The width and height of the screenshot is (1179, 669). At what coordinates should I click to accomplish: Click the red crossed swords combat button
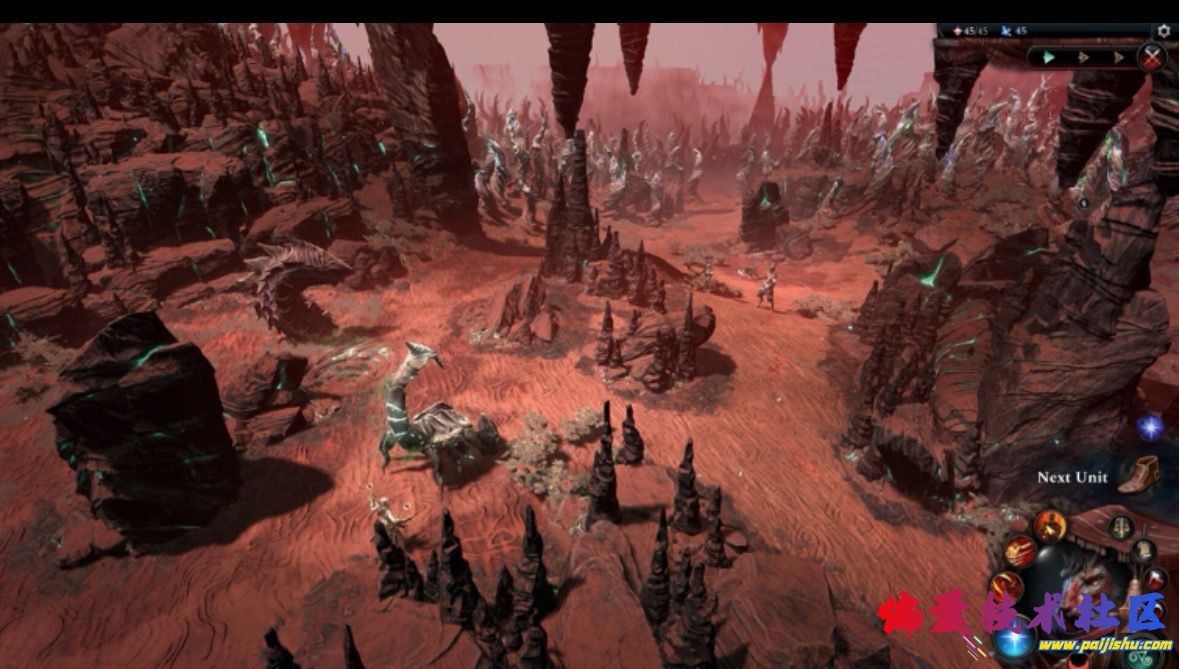coord(1152,57)
